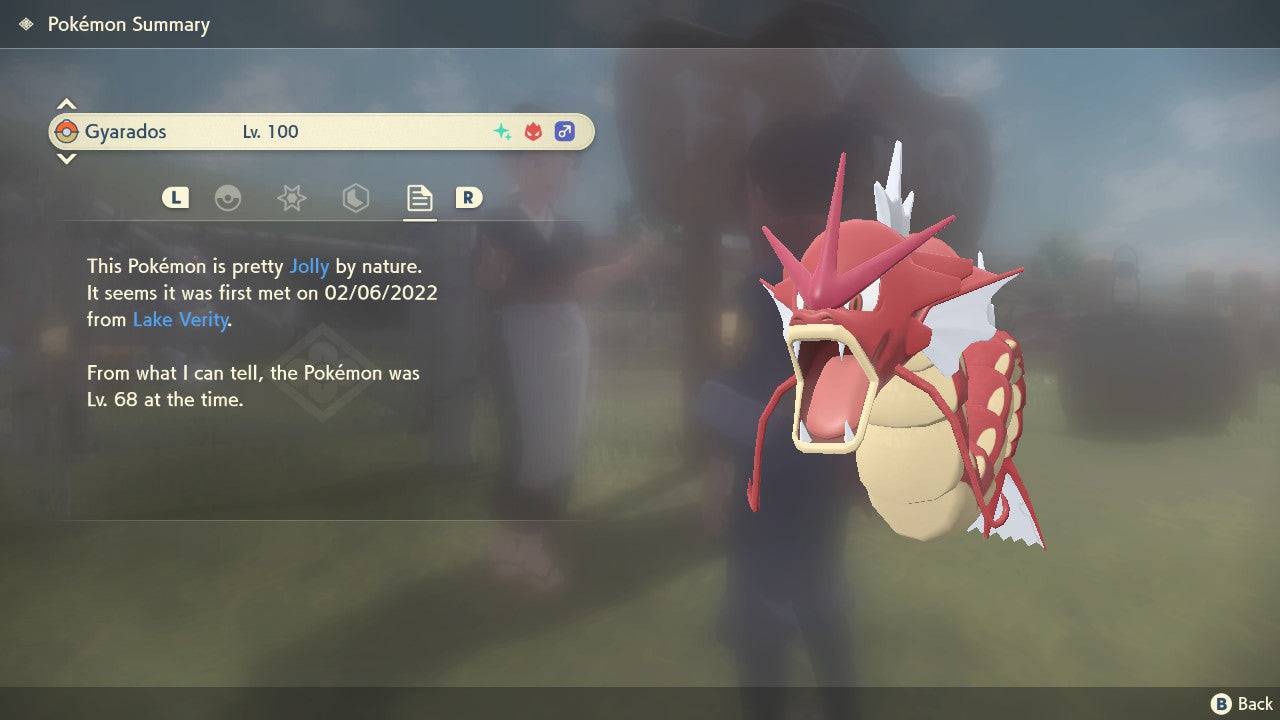Open the hexagon stats tab icon
Image resolution: width=1280 pixels, height=720 pixels.
tap(355, 198)
